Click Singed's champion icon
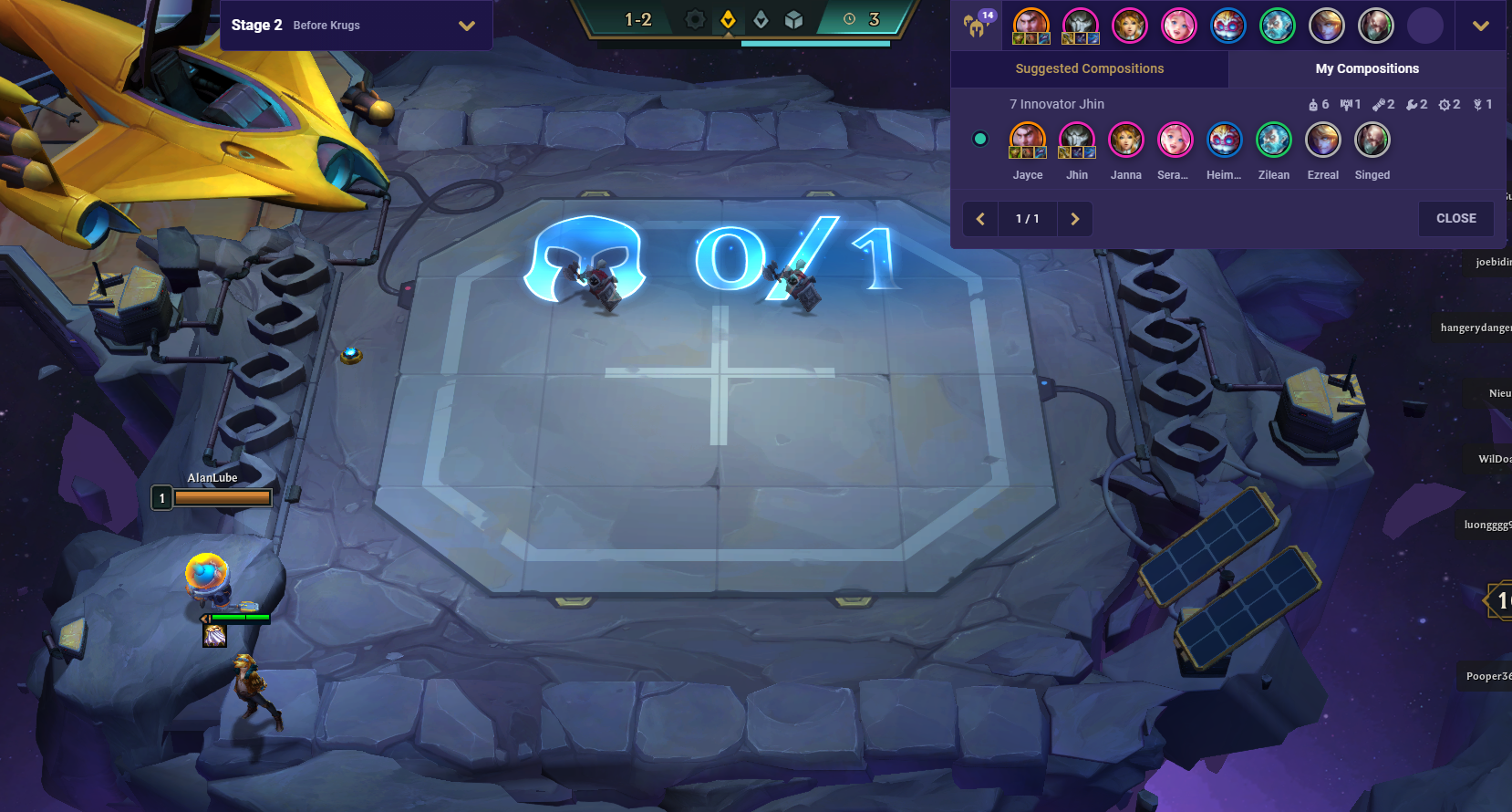The image size is (1512, 812). [x=1372, y=141]
